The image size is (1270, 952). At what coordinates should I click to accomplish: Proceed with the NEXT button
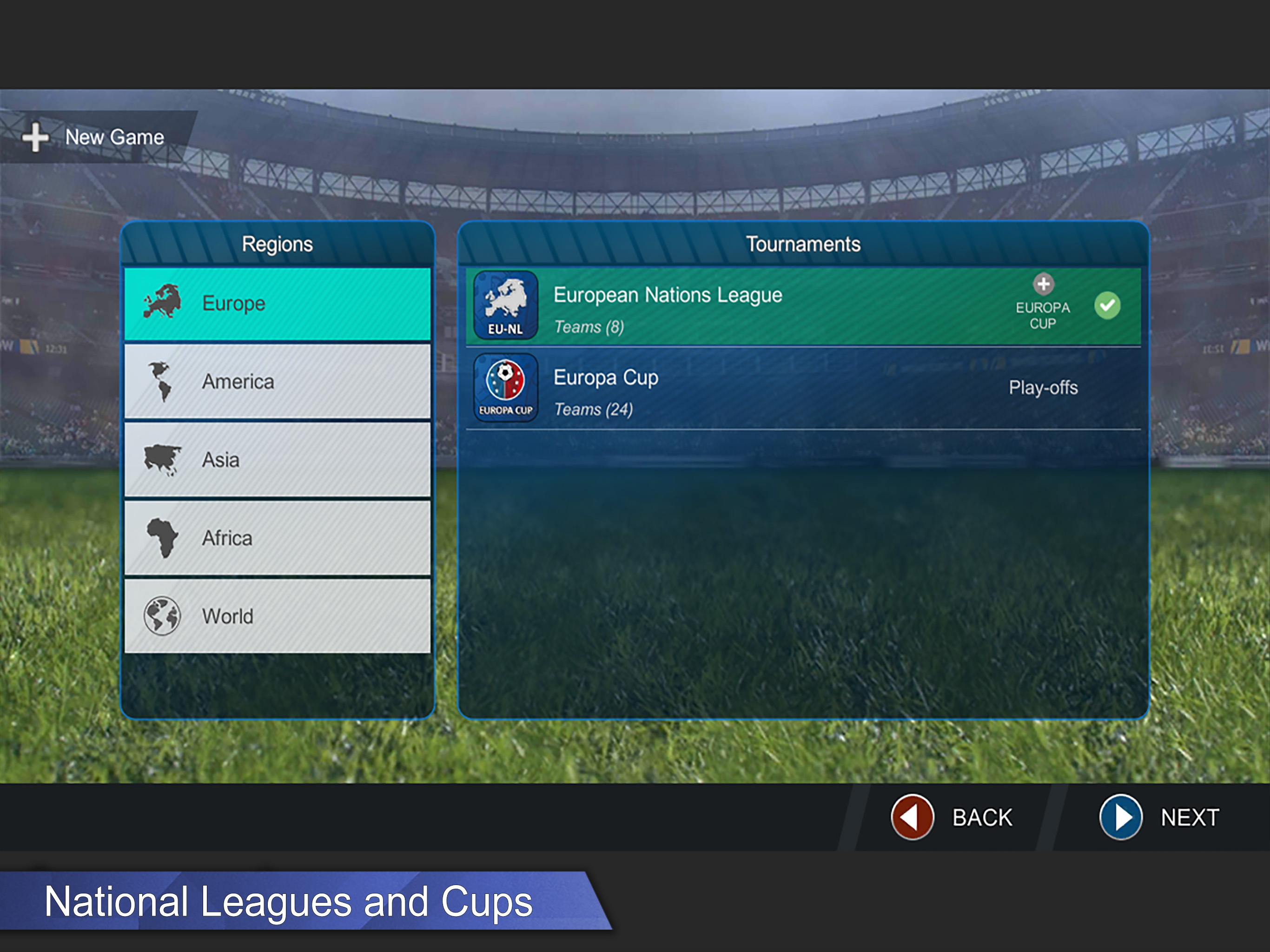[x=1160, y=817]
